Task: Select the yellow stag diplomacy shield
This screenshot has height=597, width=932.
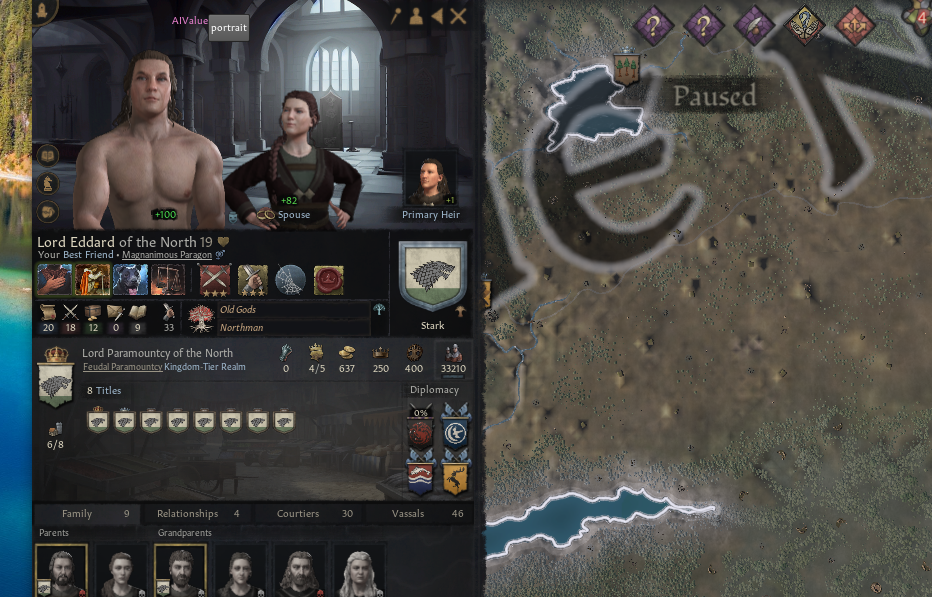Action: coord(456,478)
